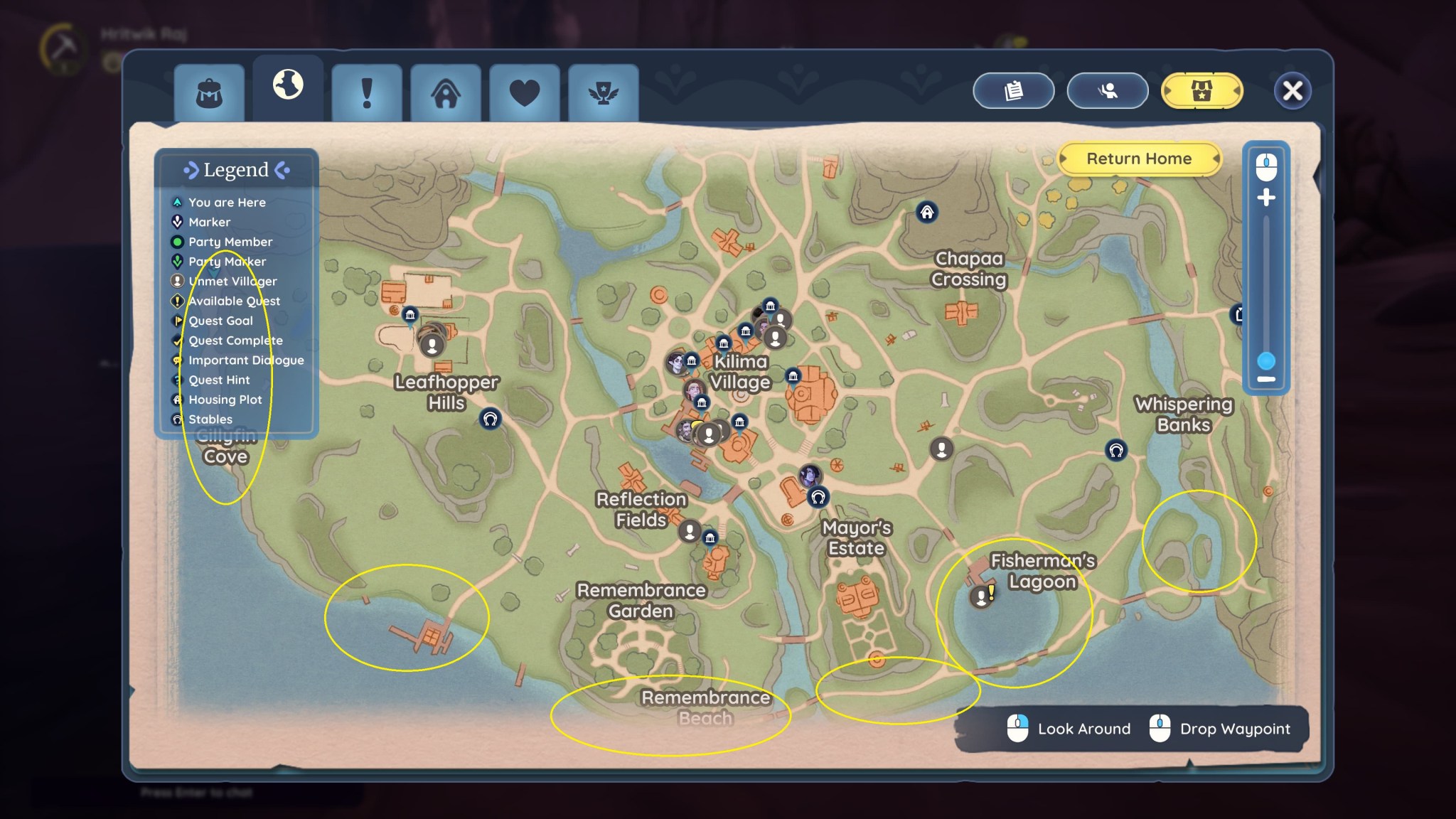Zoom out the map with minus button
1456x819 pixels.
click(x=1266, y=380)
